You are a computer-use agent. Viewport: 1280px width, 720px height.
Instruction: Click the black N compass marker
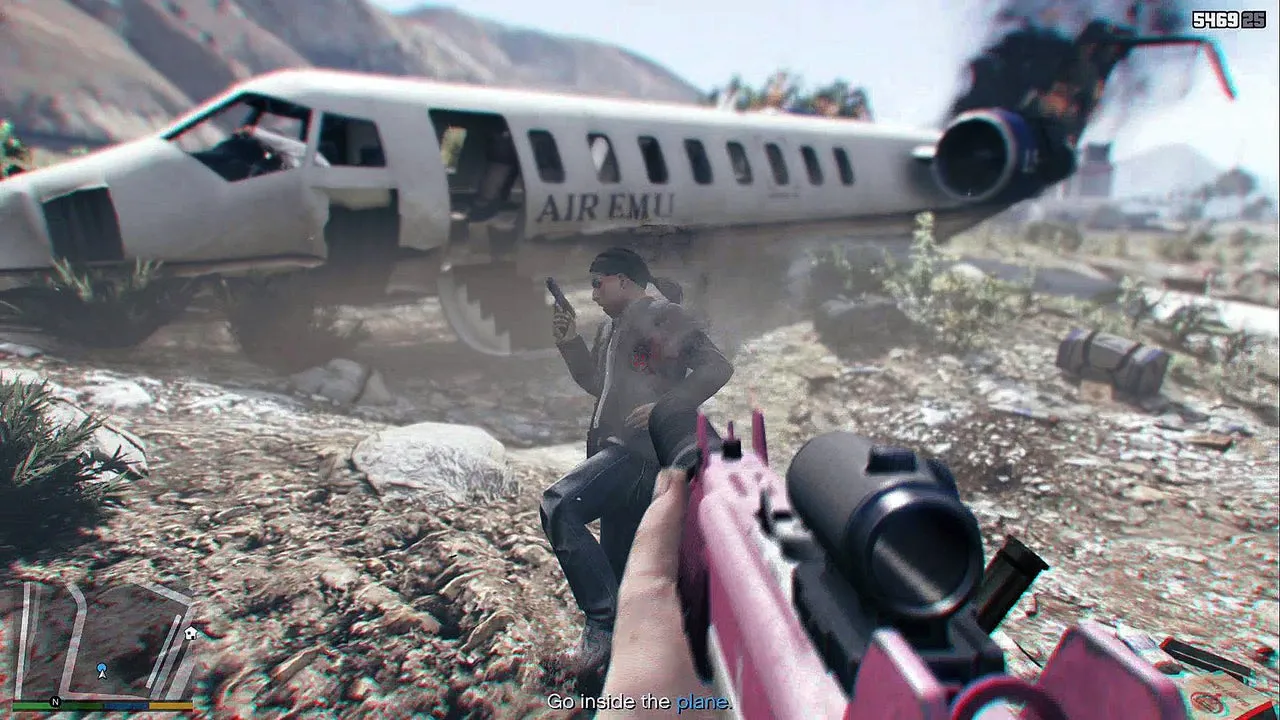pos(55,702)
